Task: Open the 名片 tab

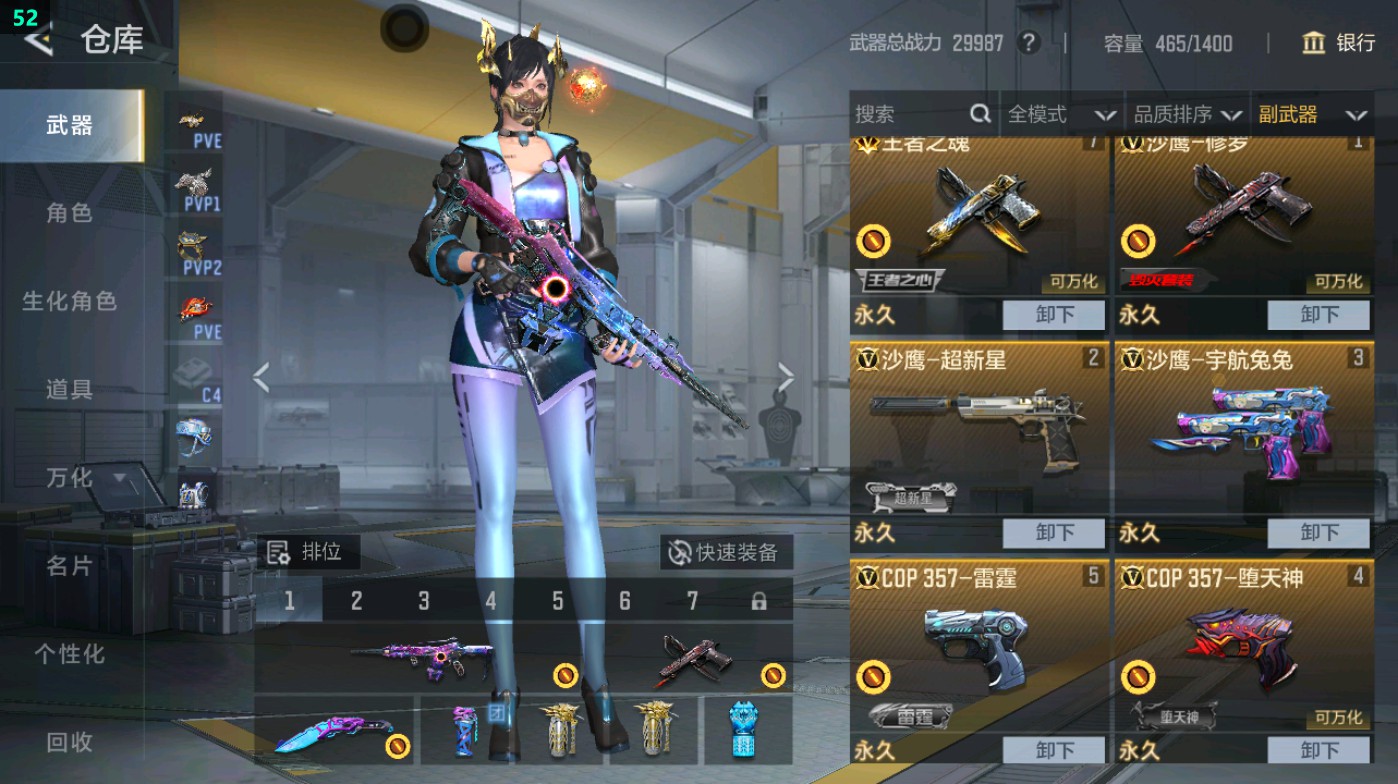Action: pos(69,566)
